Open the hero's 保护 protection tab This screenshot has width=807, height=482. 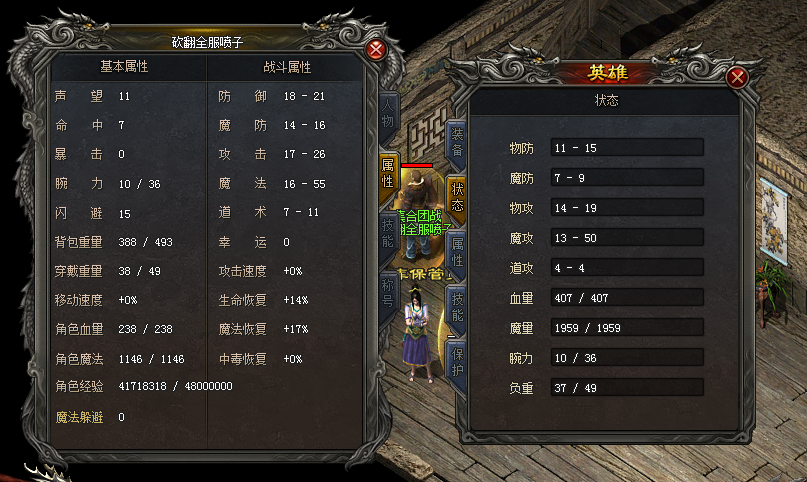pos(457,360)
